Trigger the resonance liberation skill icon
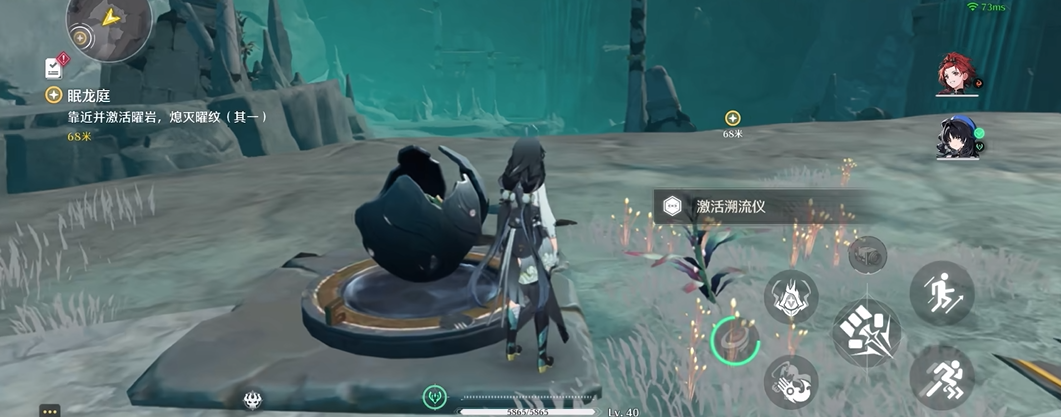This screenshot has width=1061, height=417. (x=791, y=382)
